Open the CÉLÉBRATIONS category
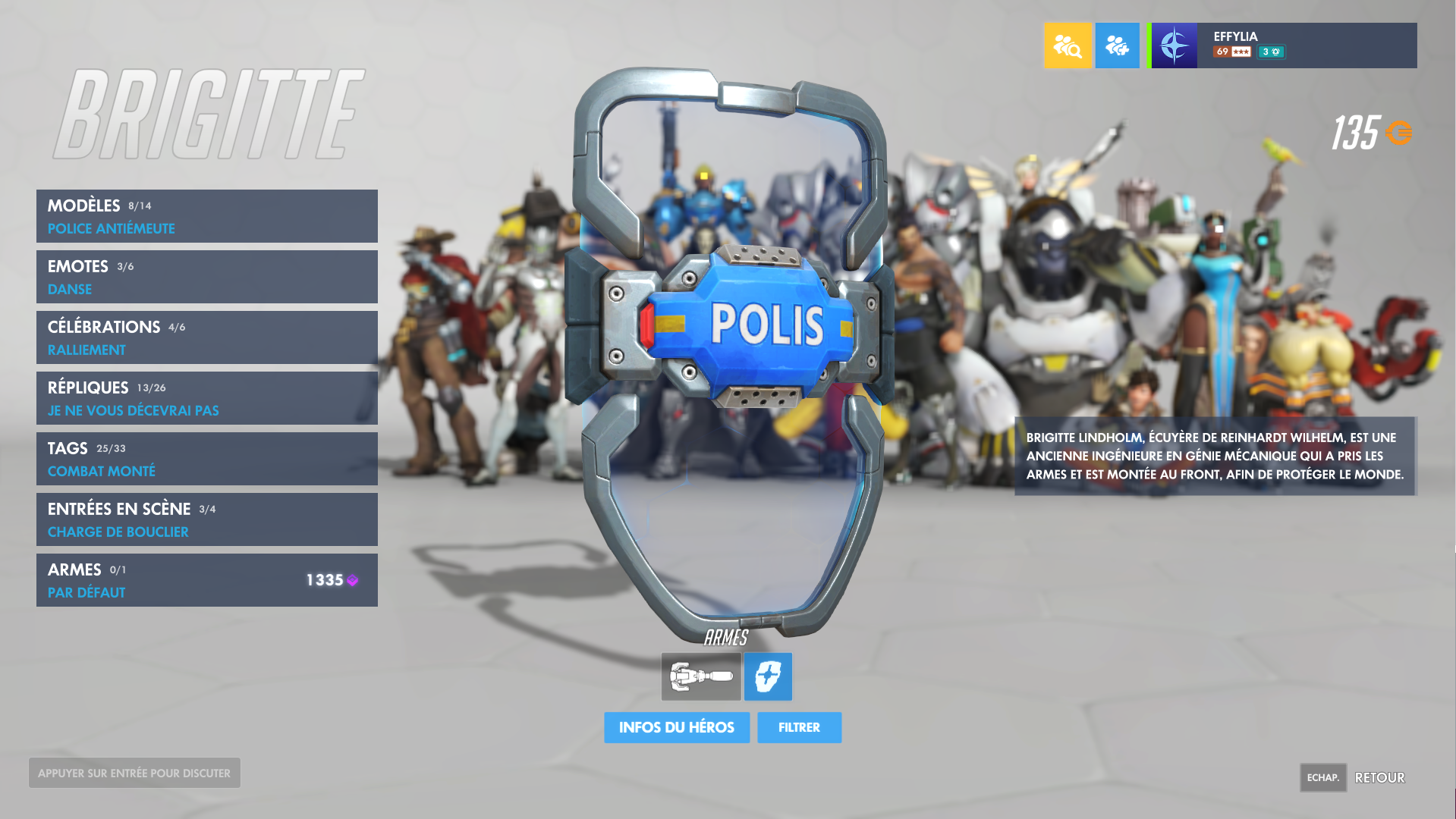This screenshot has width=1456, height=819. pos(206,337)
